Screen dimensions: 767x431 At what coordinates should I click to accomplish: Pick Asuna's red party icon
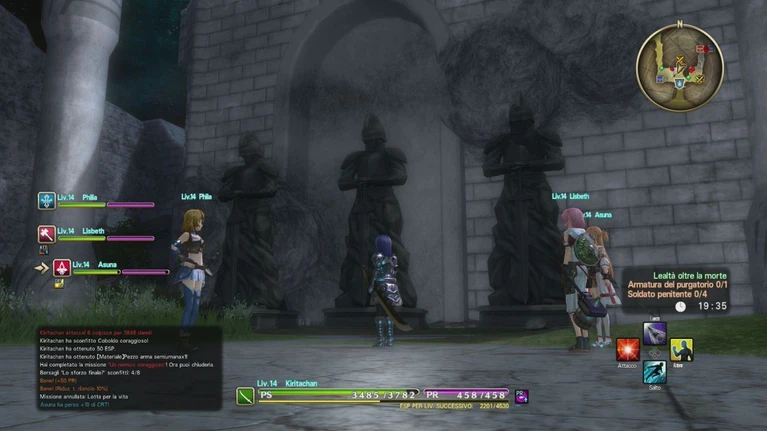61,267
